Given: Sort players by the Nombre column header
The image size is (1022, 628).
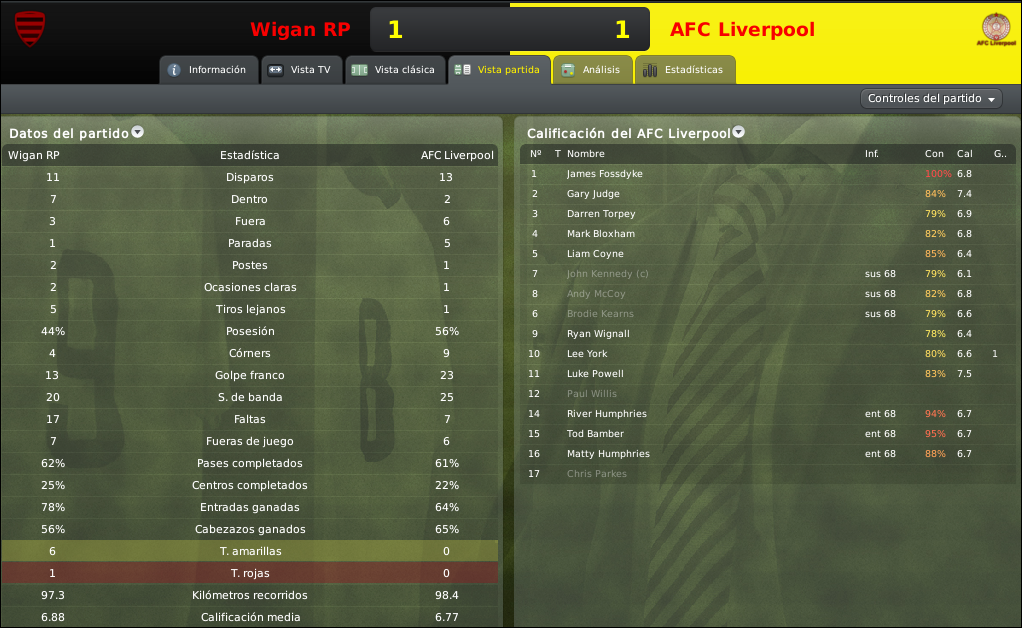Looking at the screenshot, I should pos(586,154).
